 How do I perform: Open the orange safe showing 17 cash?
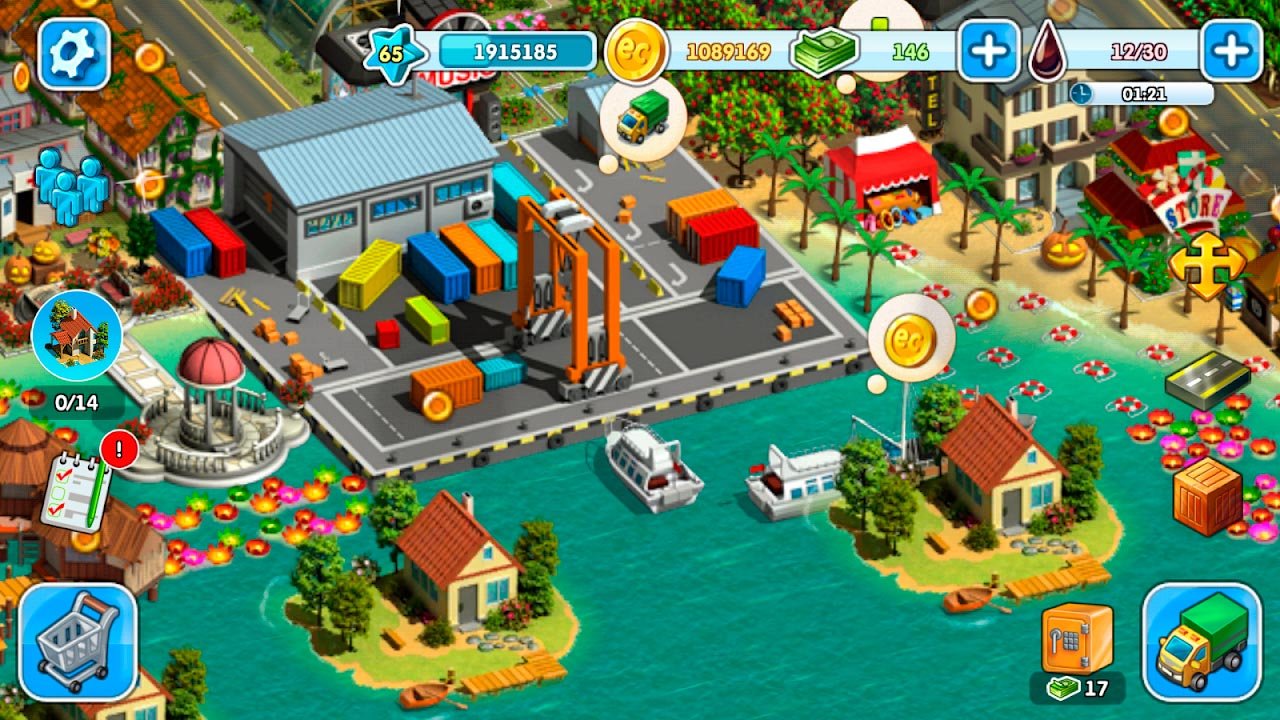point(1076,639)
